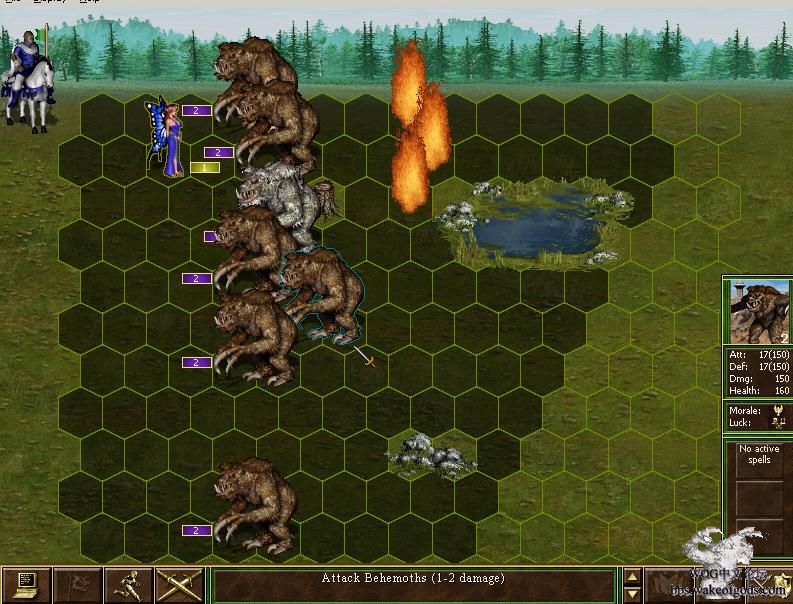Viewport: 793px width, 604px height.
Task: Open the combat options computer button
Action: click(x=25, y=585)
